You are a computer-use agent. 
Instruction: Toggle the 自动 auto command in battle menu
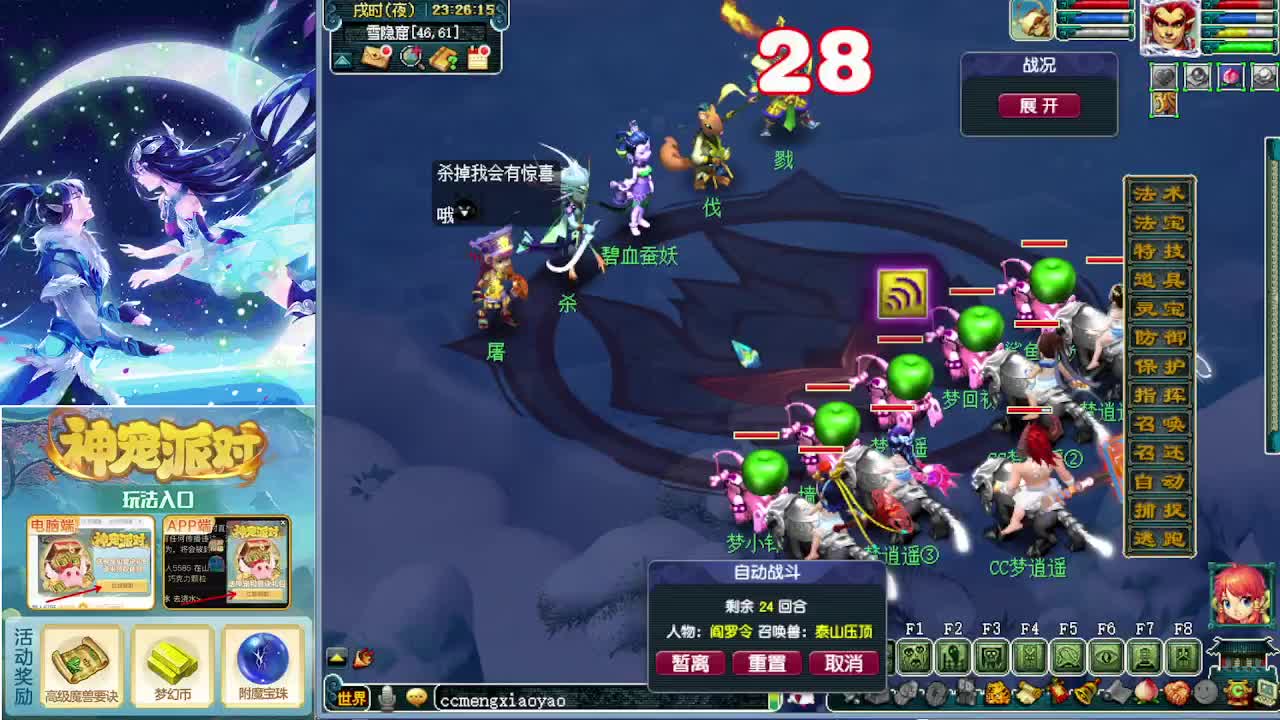point(1157,478)
